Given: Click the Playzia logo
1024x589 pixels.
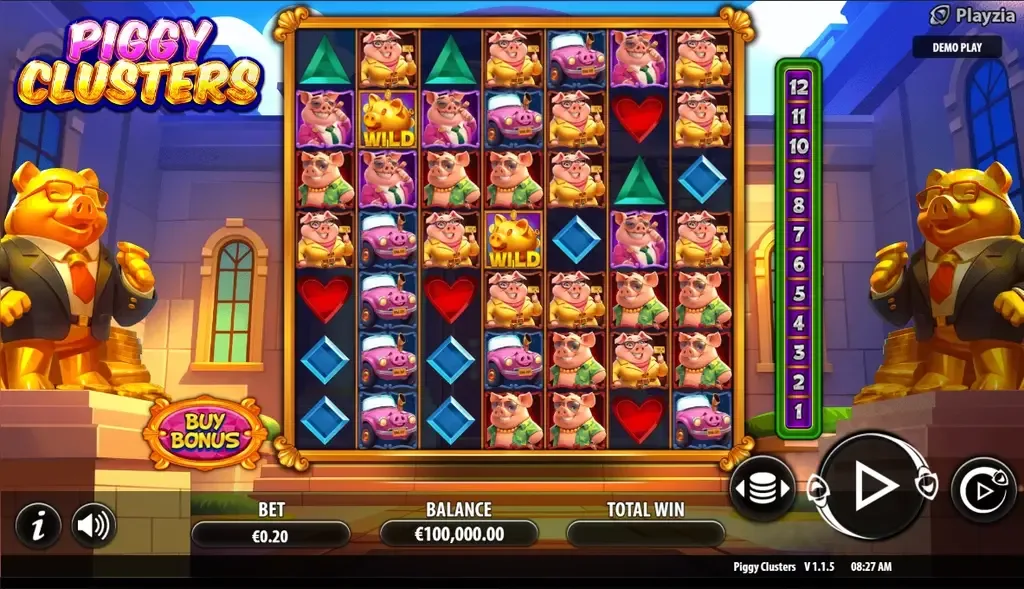Looking at the screenshot, I should (964, 15).
